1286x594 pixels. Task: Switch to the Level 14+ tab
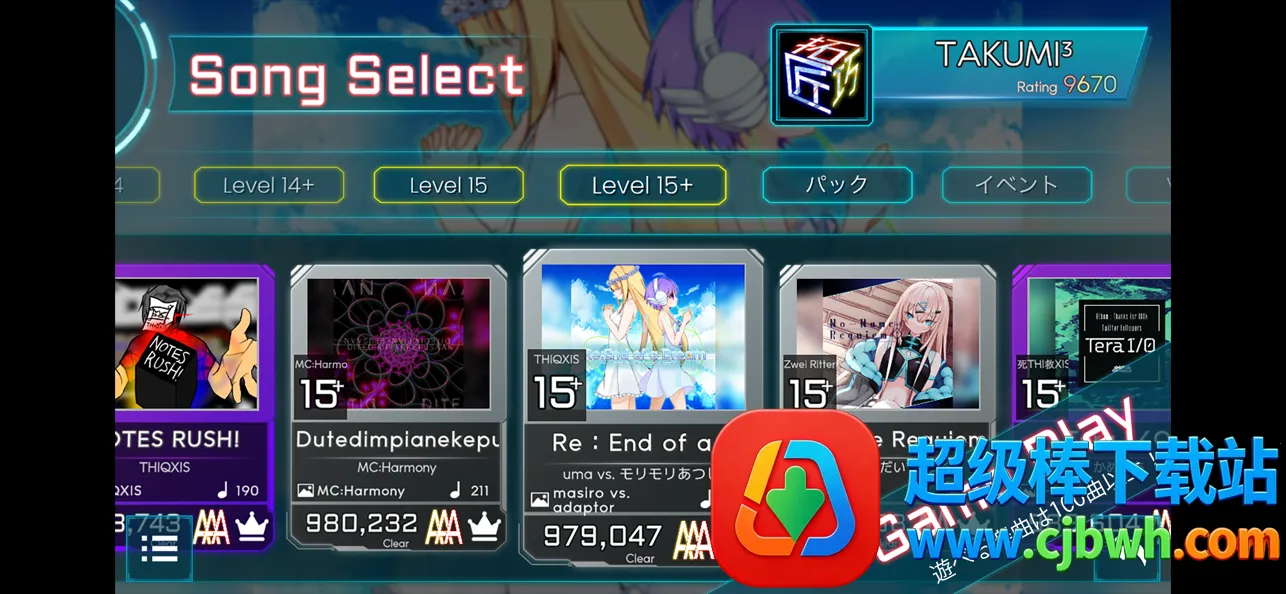[x=268, y=185]
